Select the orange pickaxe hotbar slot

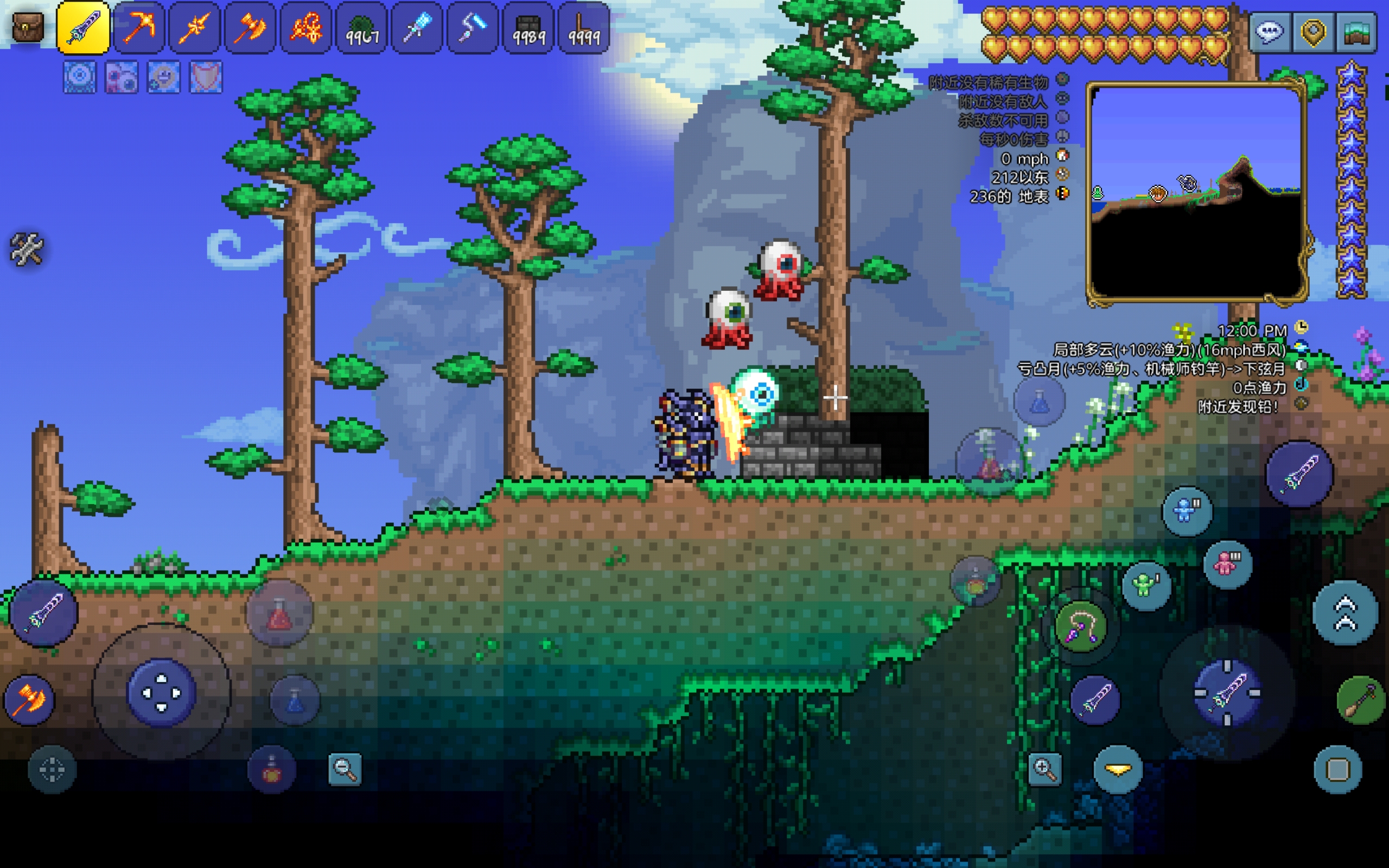[139, 28]
